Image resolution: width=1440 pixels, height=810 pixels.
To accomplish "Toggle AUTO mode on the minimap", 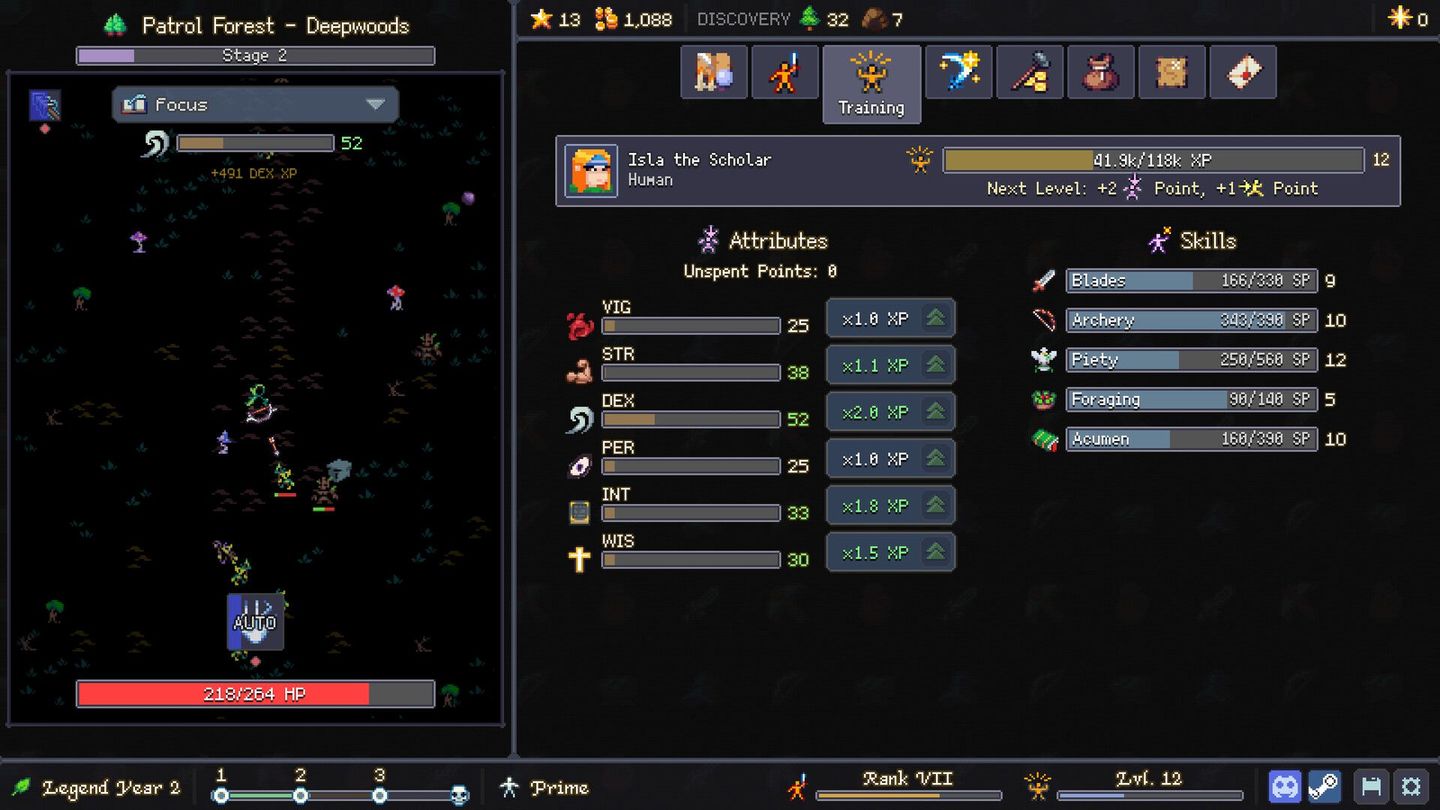I will tap(255, 621).
